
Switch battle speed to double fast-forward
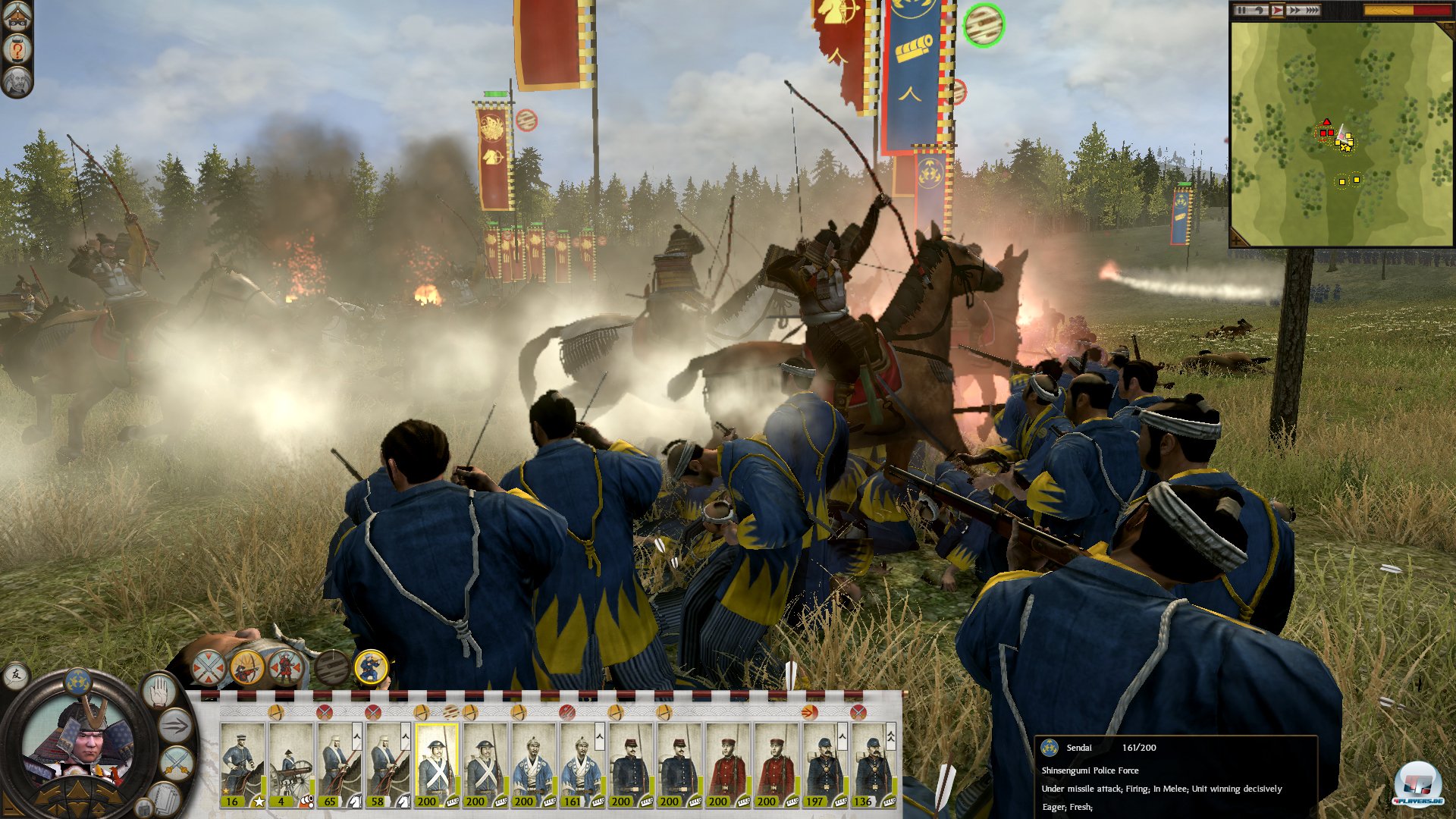point(1294,10)
